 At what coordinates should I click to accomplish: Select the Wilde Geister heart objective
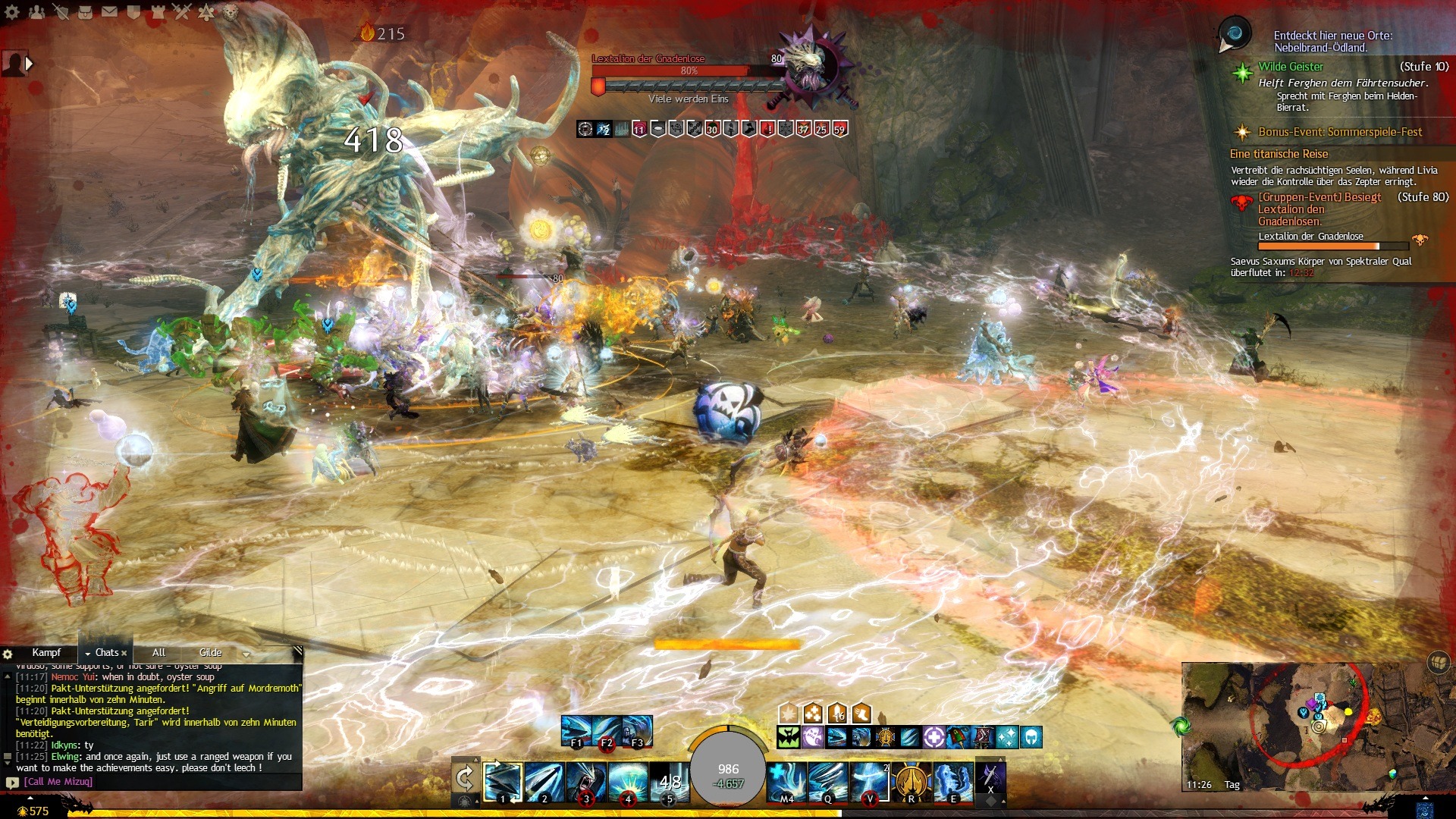coord(1291,67)
